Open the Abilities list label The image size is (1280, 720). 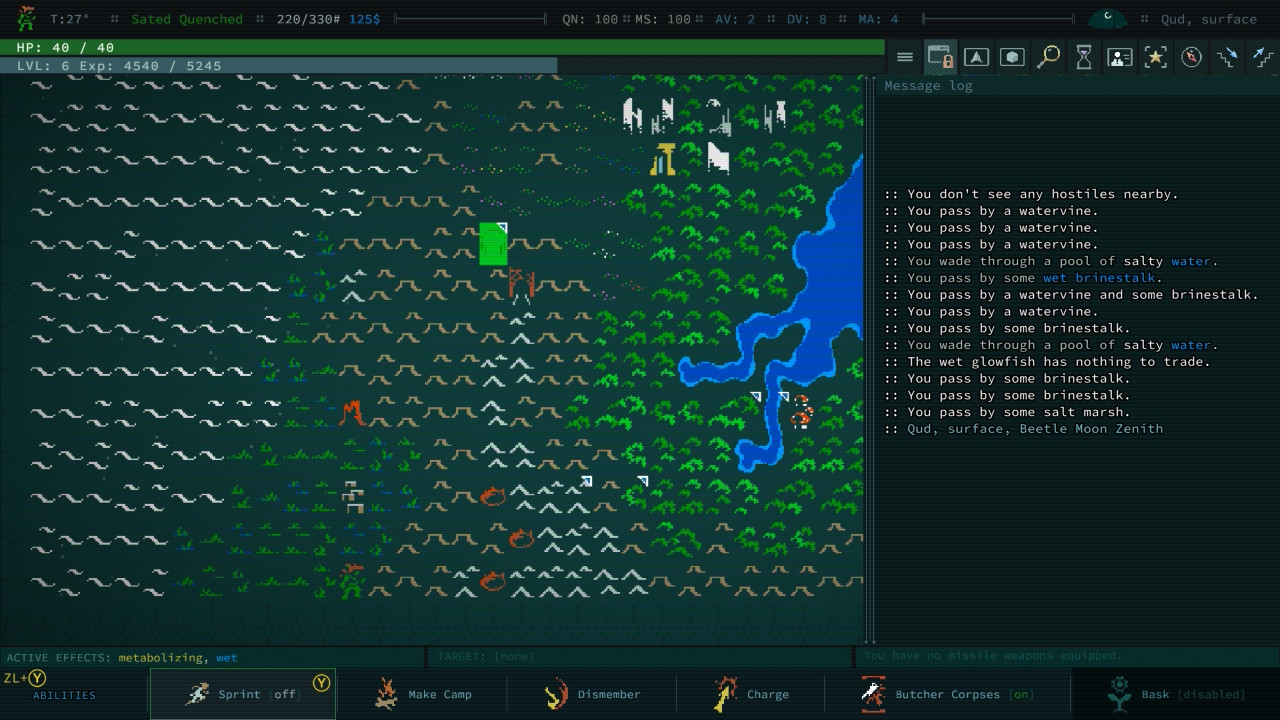click(x=64, y=695)
